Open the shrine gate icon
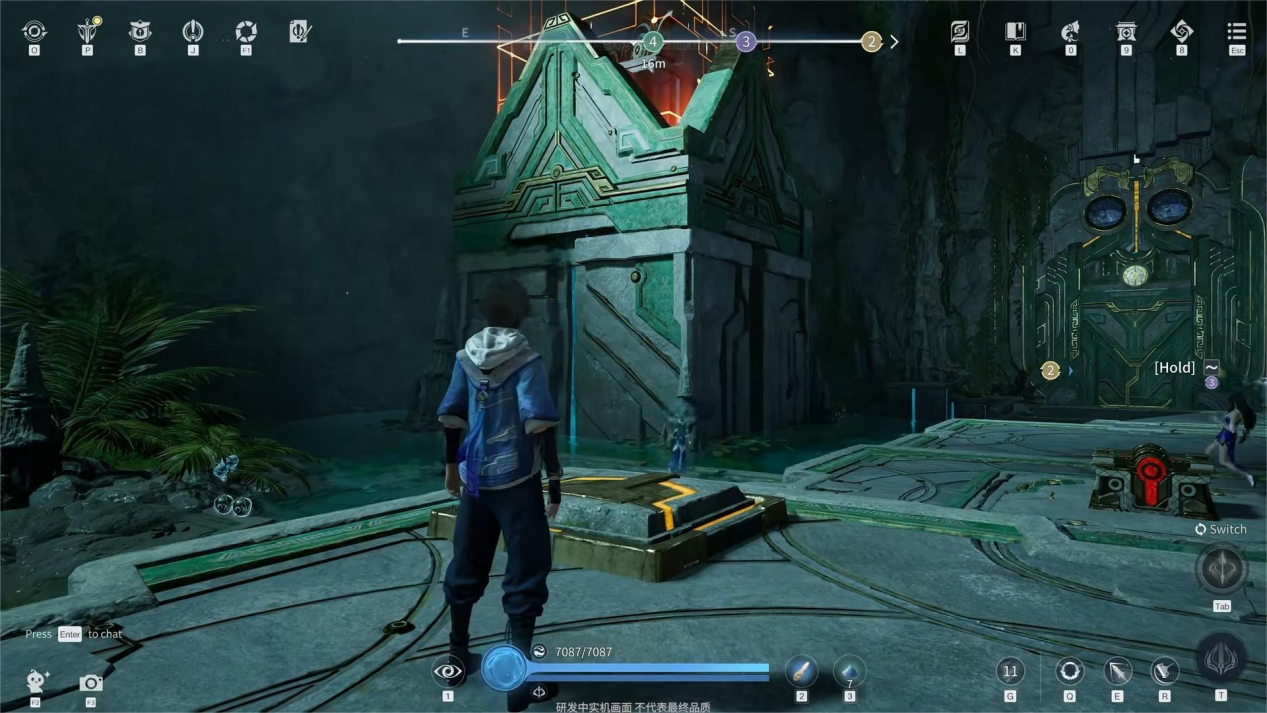This screenshot has width=1267, height=713. 1126,32
